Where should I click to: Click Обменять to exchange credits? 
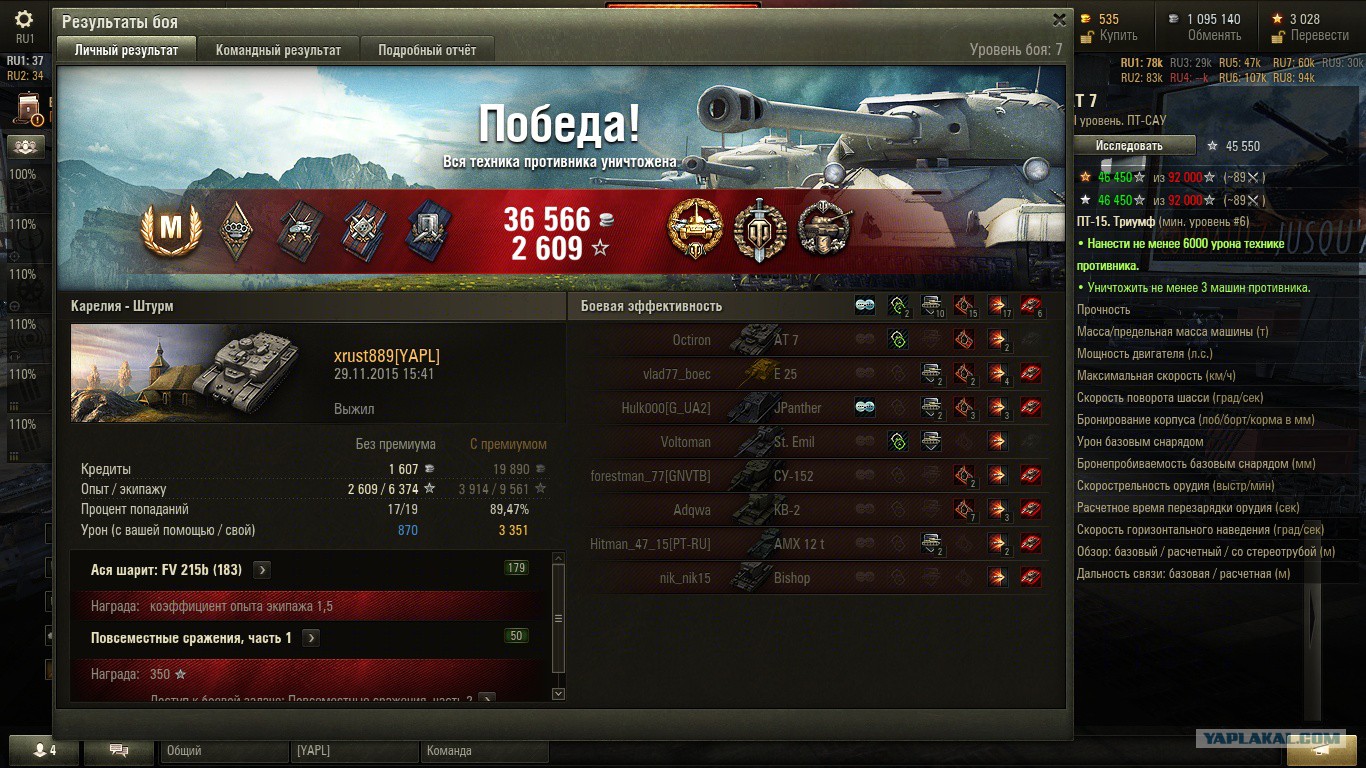pos(1213,36)
